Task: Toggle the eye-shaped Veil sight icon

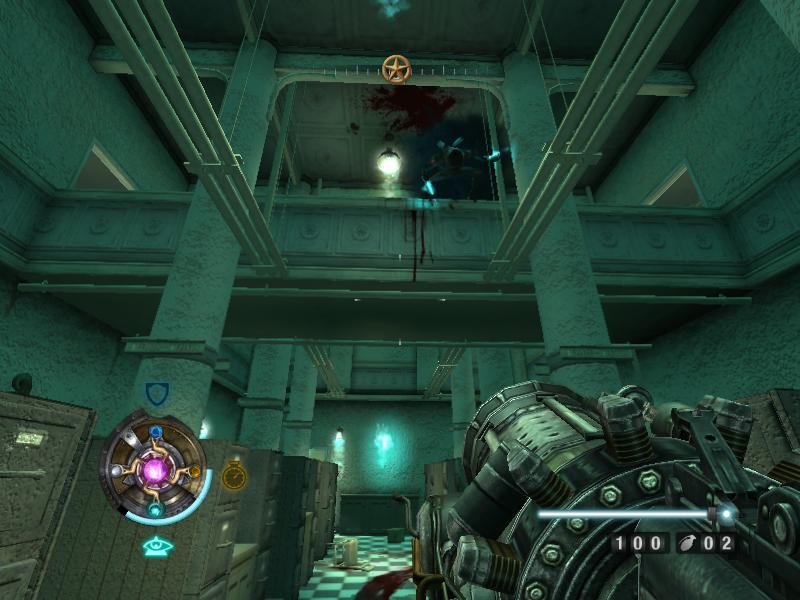Action: 155,546
